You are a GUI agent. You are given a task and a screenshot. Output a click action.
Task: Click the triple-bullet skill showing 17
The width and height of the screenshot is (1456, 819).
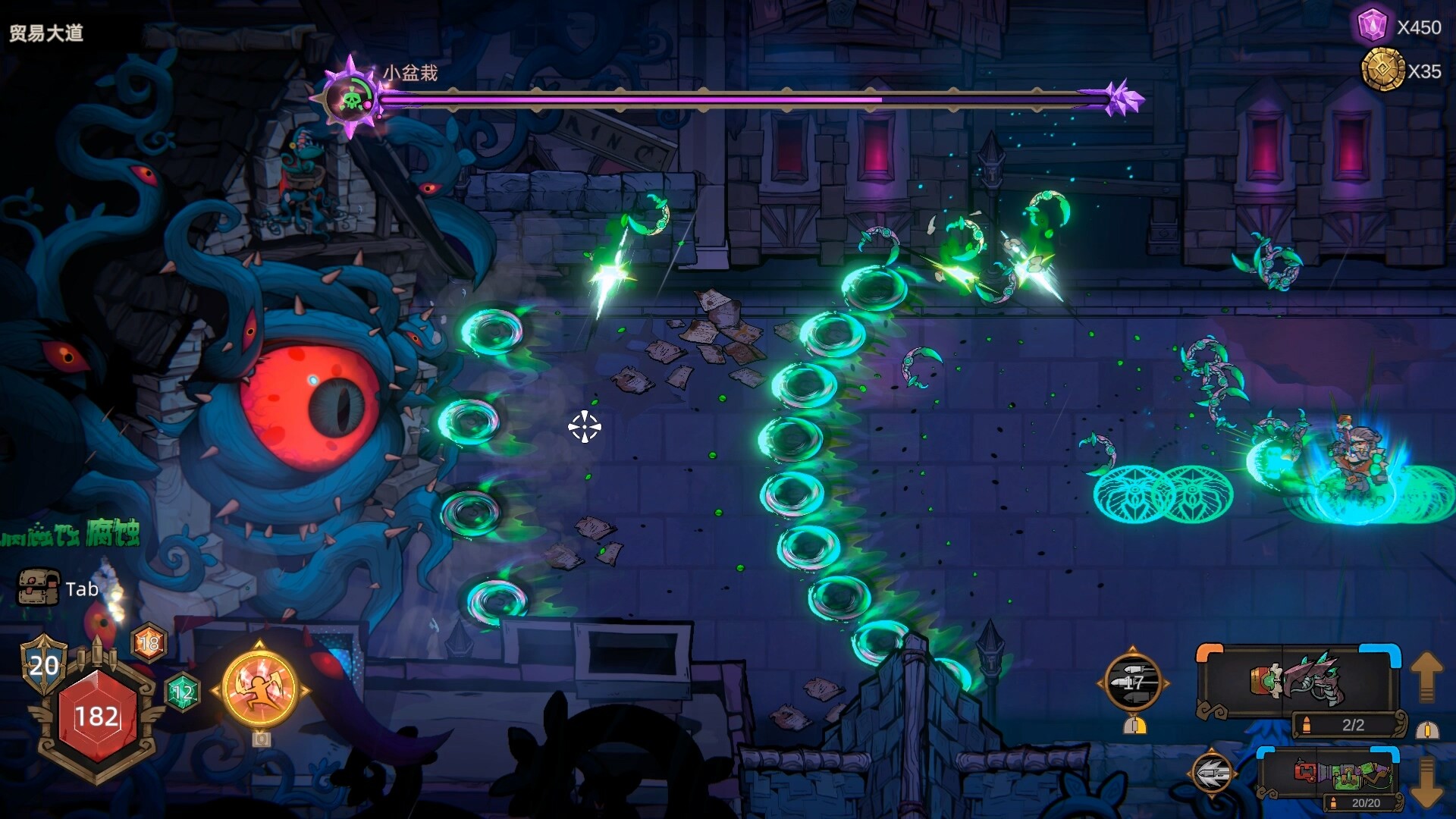click(x=1133, y=682)
